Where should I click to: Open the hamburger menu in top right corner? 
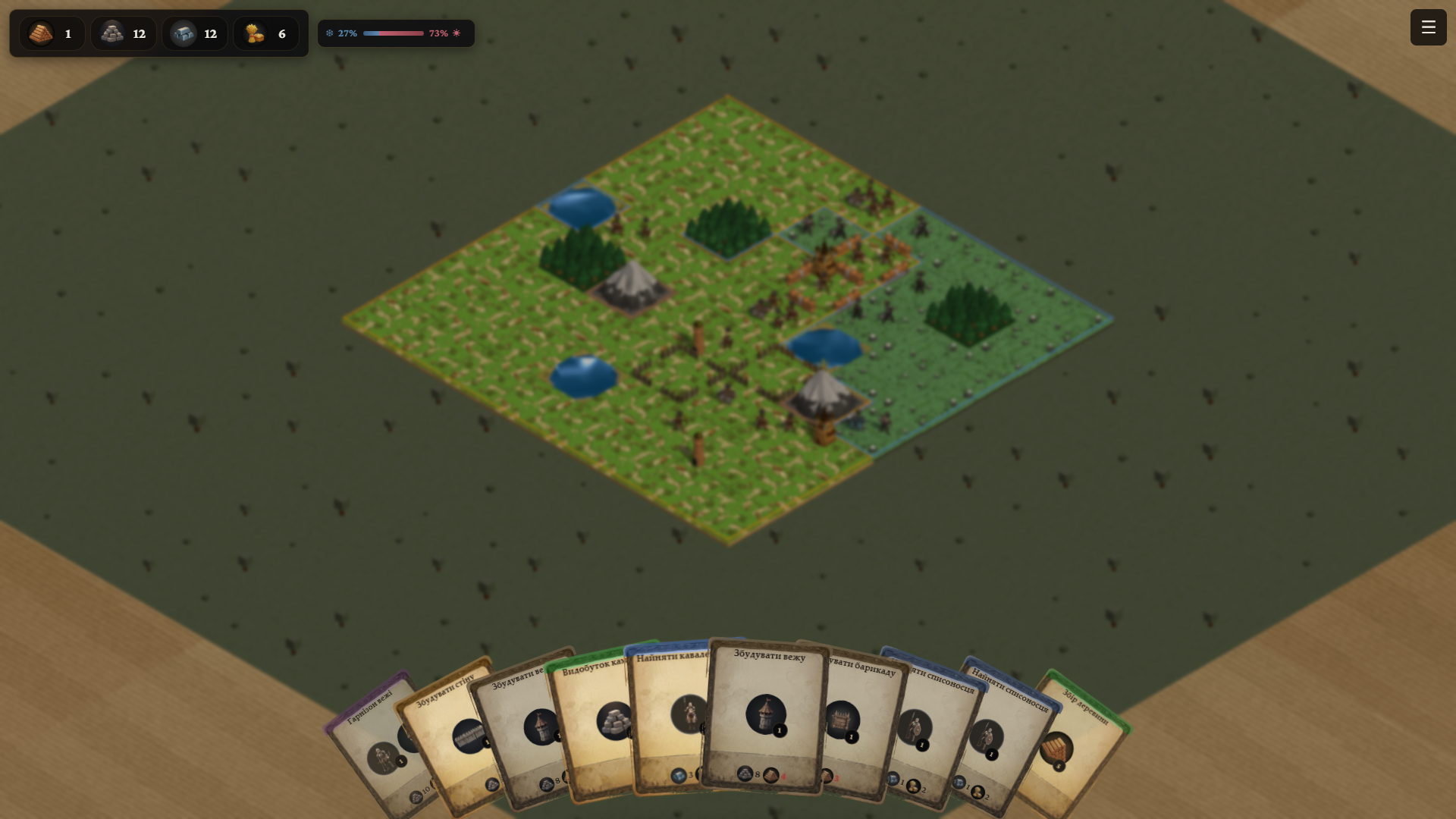click(1428, 27)
